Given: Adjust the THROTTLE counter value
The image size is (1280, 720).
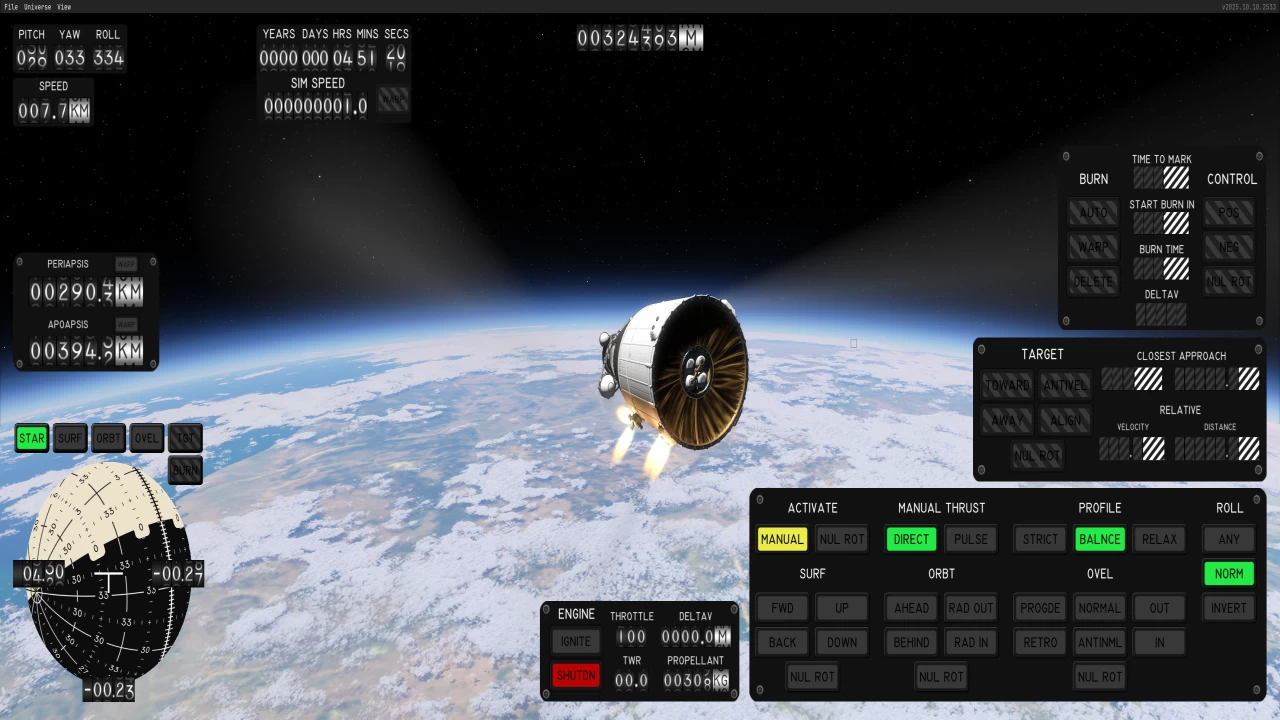Looking at the screenshot, I should (631, 637).
